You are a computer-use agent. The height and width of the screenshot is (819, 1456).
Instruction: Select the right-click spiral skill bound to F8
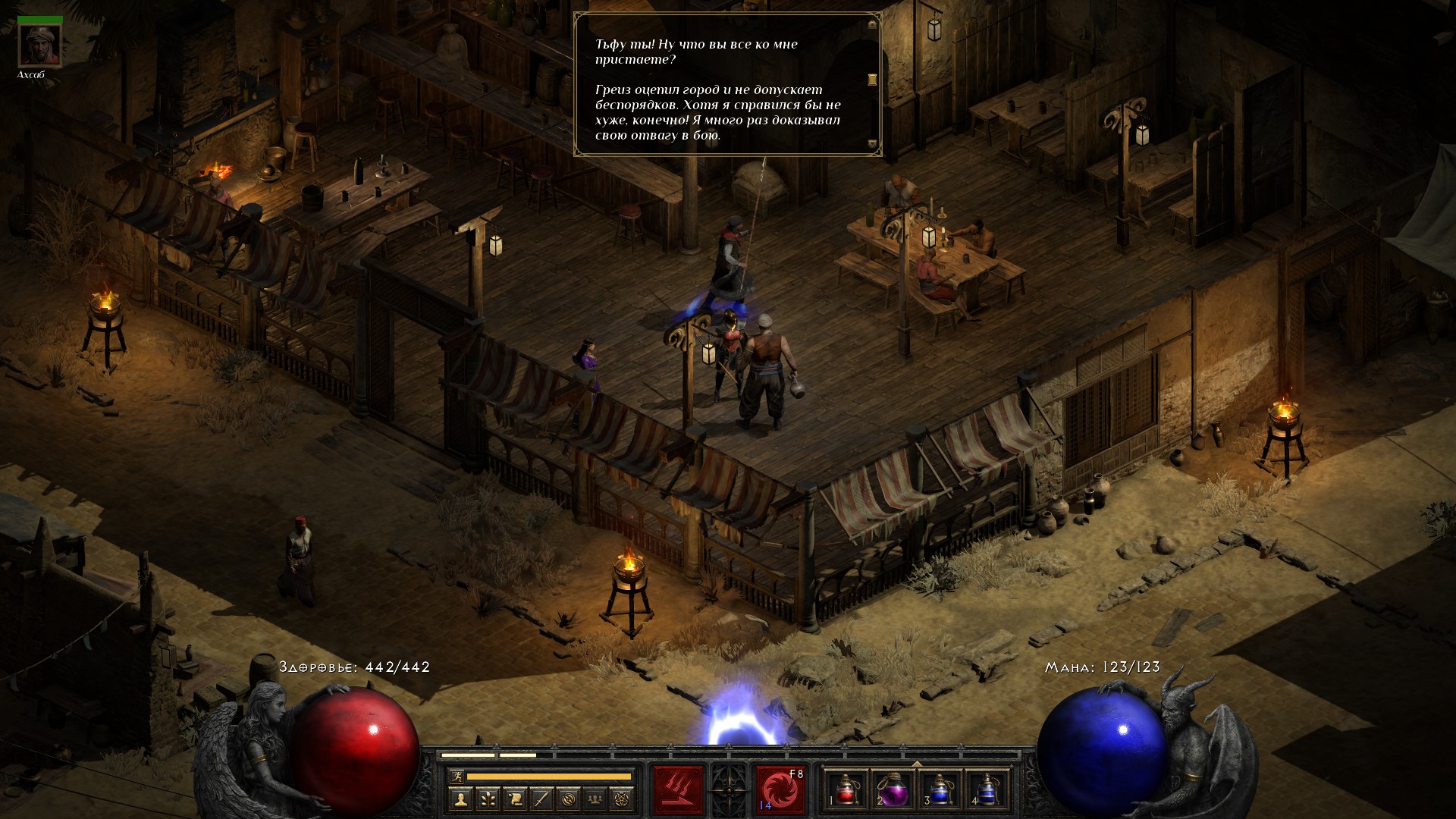(x=780, y=789)
